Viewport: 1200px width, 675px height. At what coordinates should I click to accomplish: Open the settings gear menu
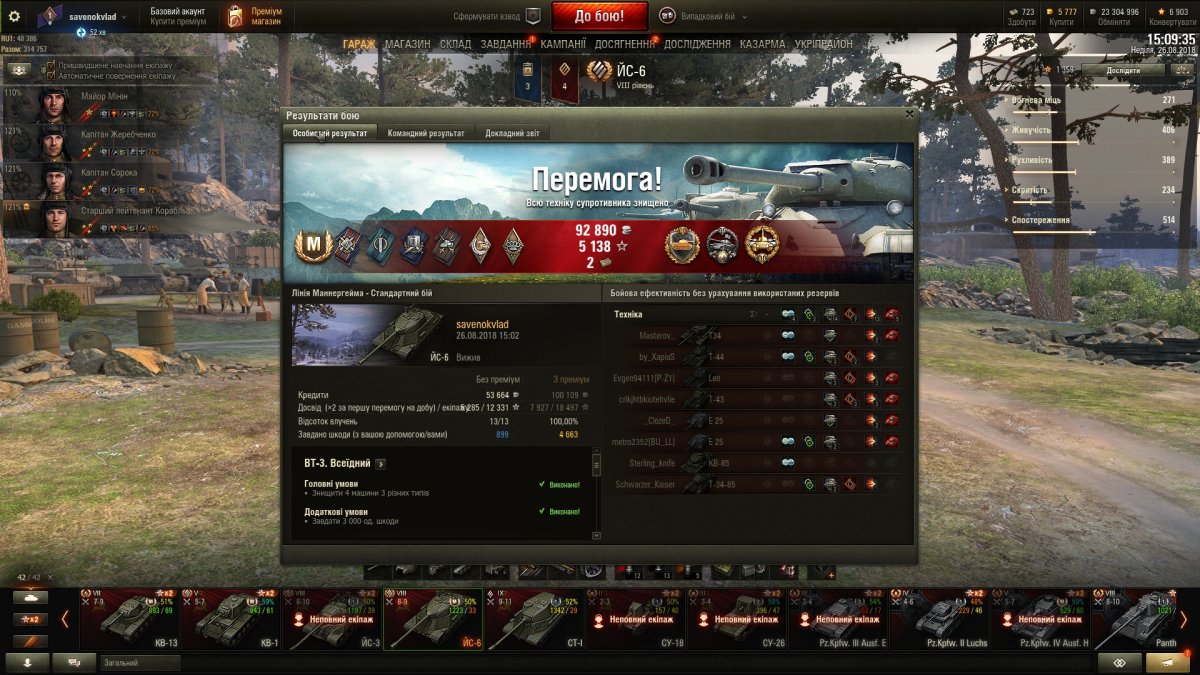[x=14, y=16]
